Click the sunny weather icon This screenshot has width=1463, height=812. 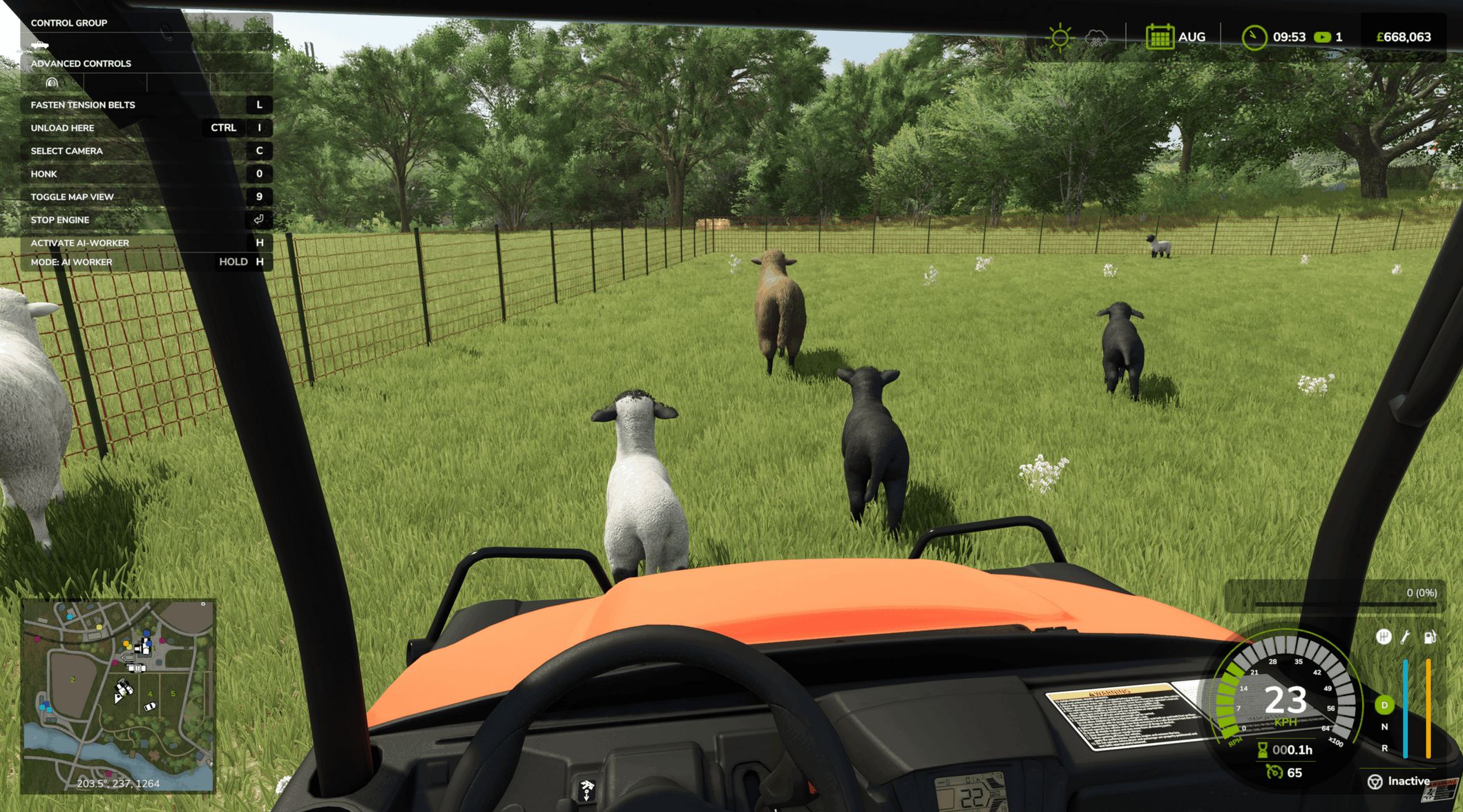click(x=1060, y=37)
